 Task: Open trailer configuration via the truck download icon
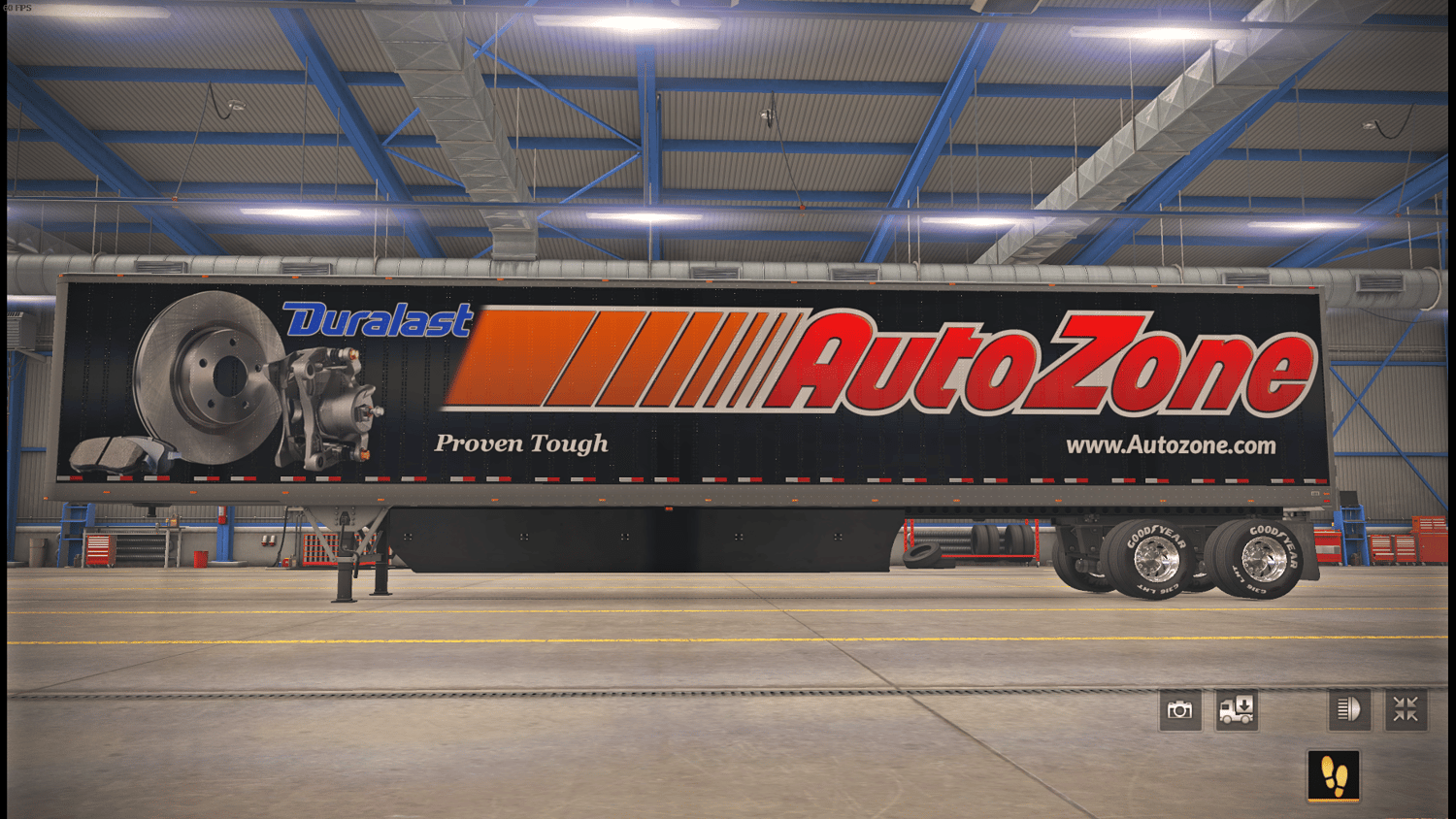(x=1235, y=709)
